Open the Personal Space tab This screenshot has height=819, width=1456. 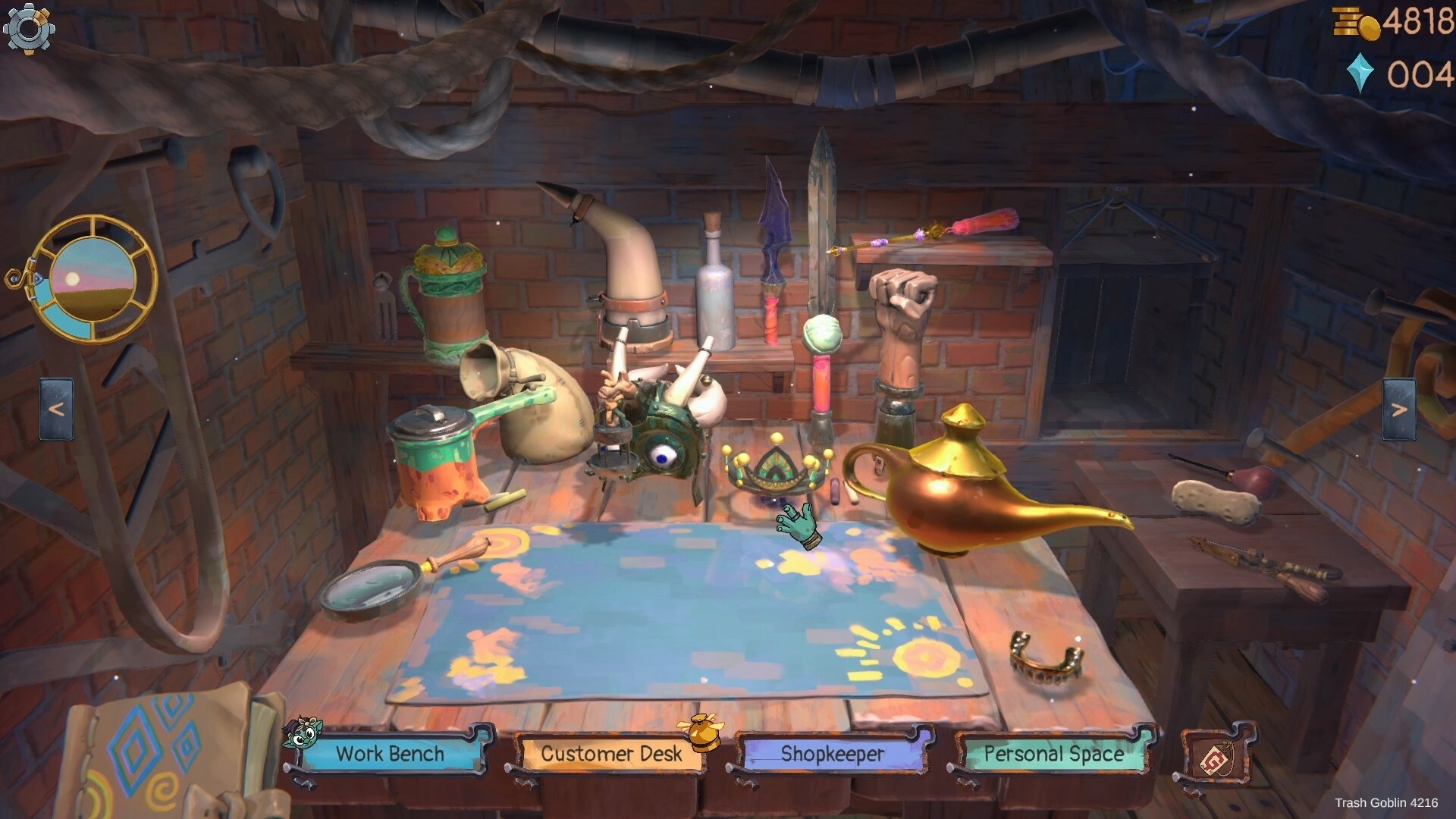click(x=1054, y=754)
